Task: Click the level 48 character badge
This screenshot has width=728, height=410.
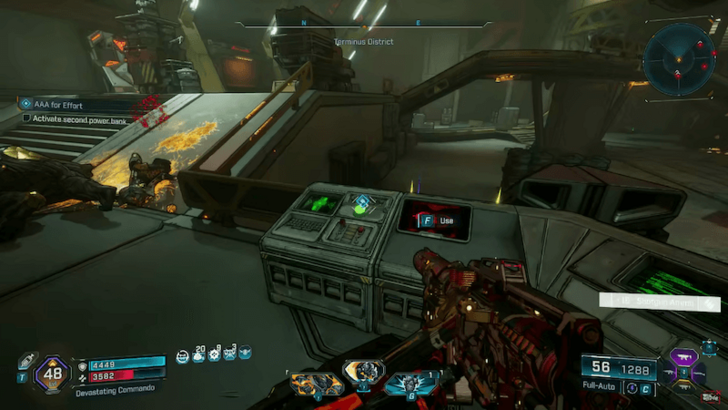Action: point(51,373)
